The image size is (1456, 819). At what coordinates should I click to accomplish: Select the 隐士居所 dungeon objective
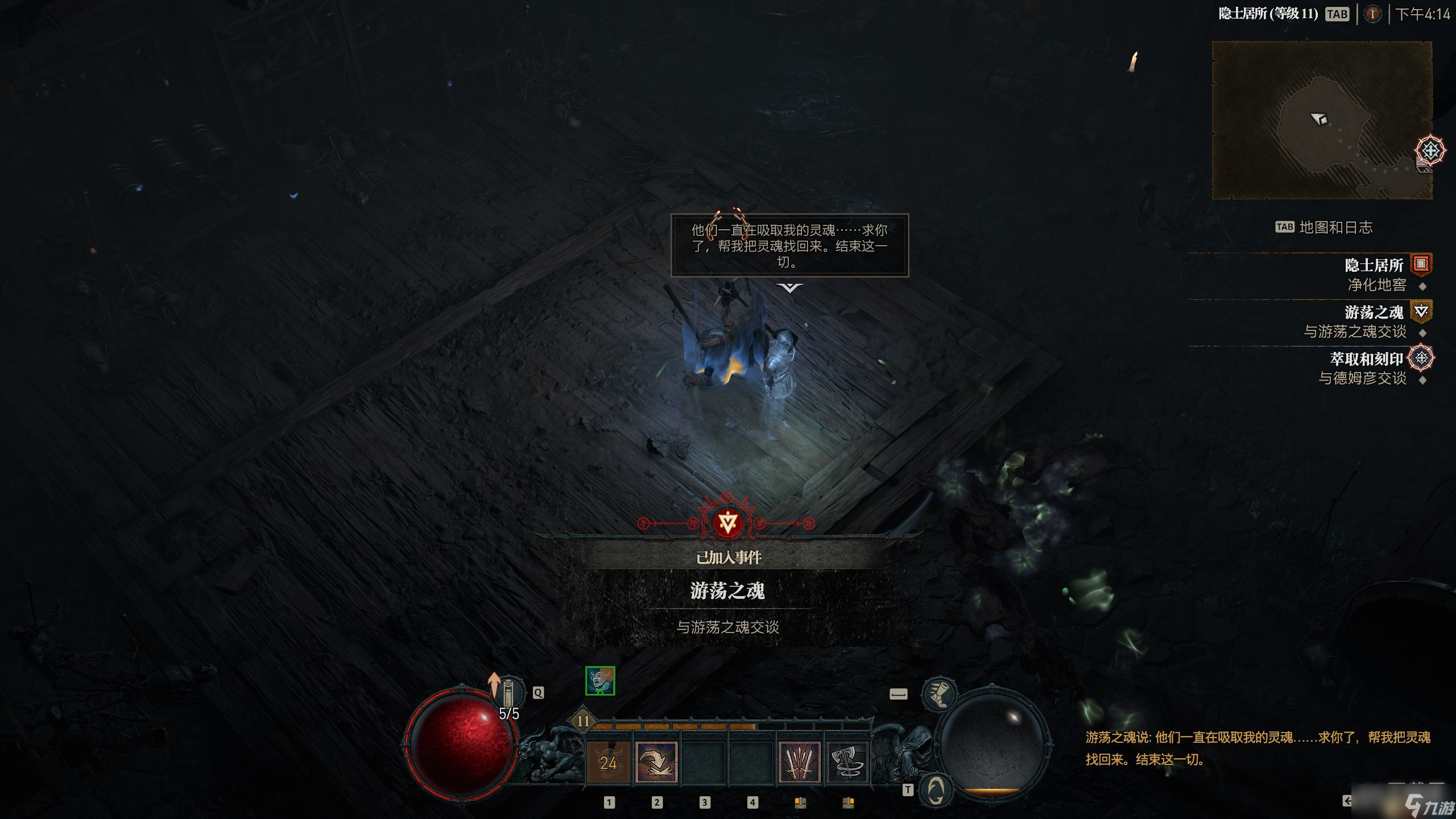(x=1373, y=265)
